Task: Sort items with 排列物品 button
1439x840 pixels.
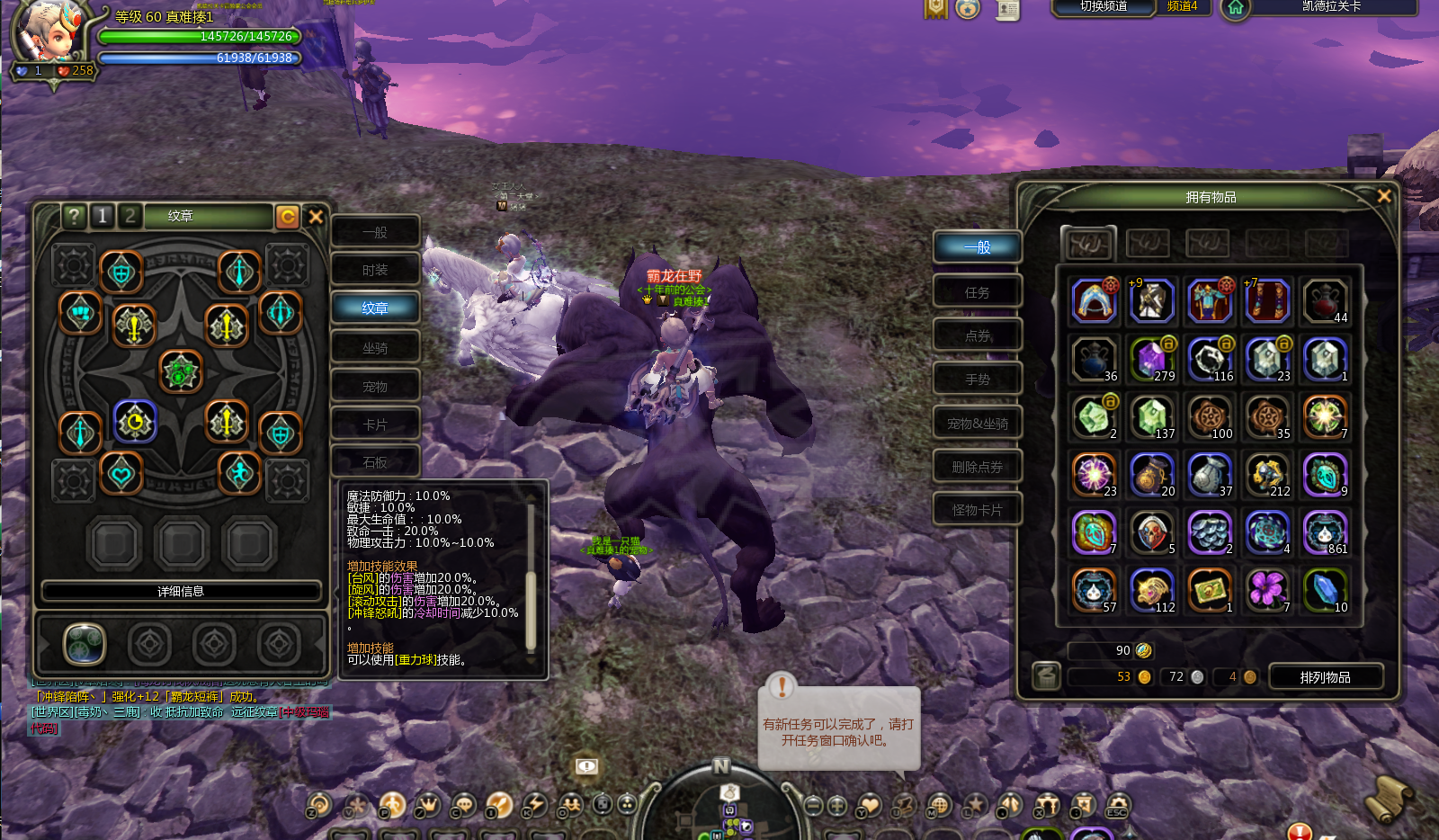Action: click(1325, 677)
